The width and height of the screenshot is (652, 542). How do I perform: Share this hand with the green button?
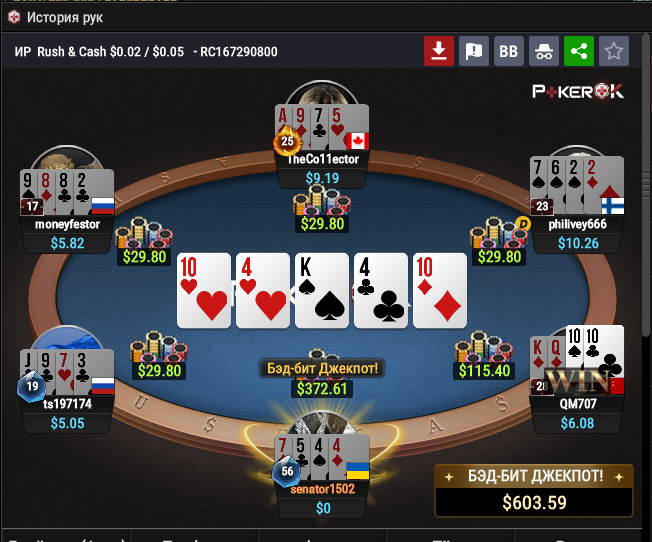pyautogui.click(x=579, y=51)
